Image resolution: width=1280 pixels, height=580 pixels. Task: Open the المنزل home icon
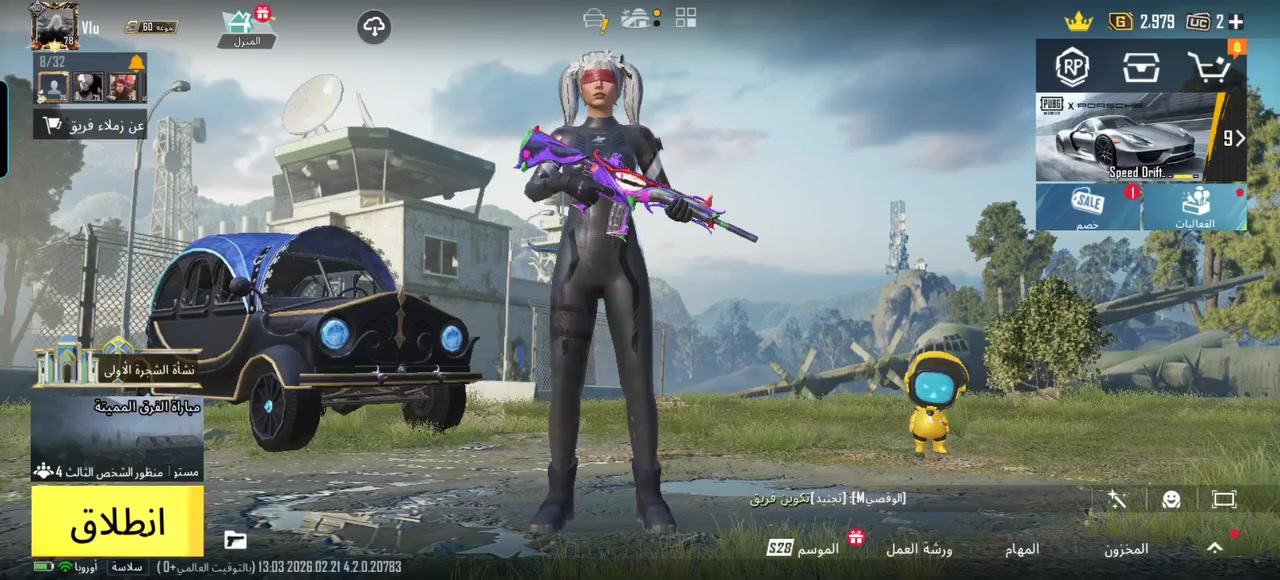pos(246,28)
